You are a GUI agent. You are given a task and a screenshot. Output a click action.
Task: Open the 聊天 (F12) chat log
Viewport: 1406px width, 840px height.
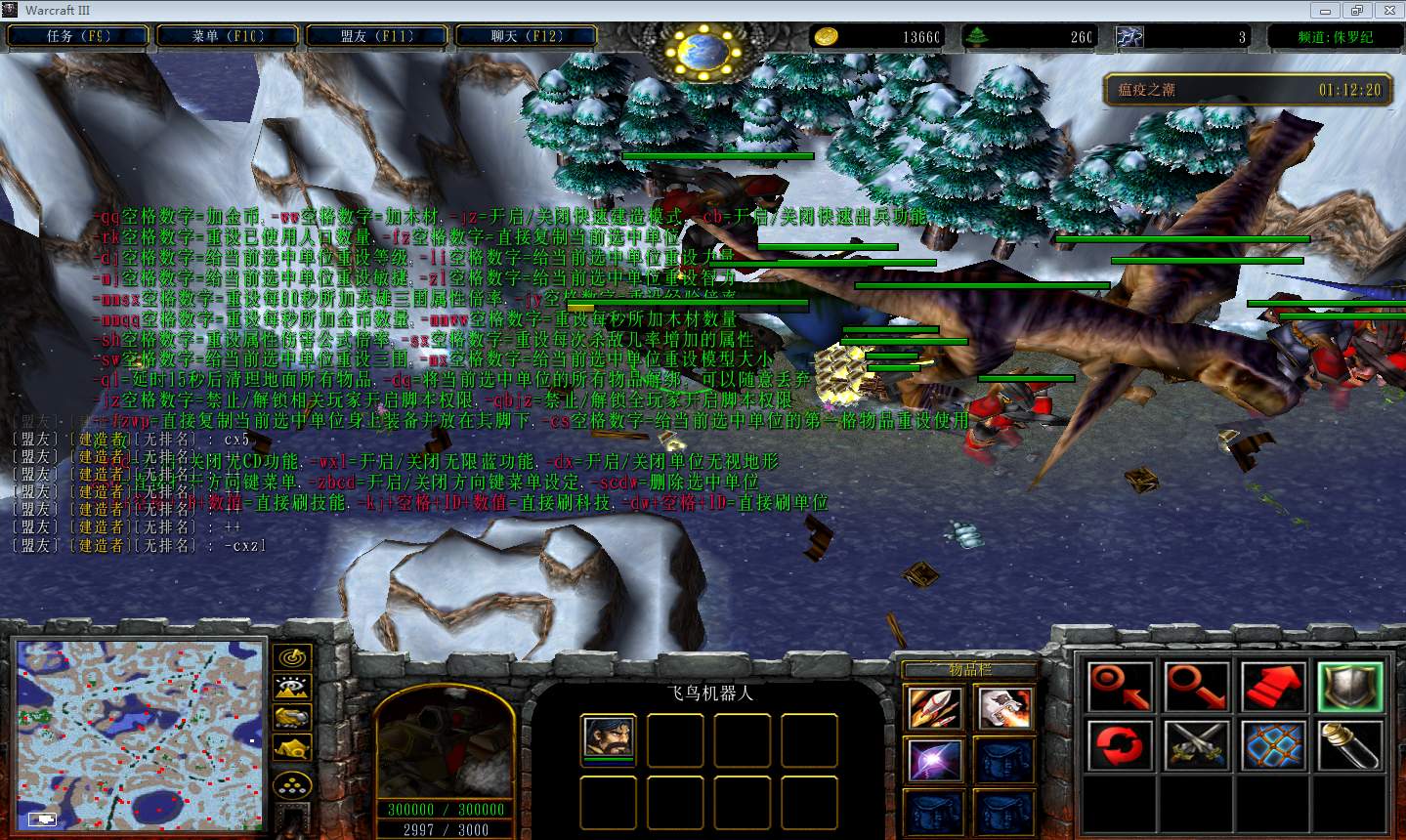click(x=527, y=36)
